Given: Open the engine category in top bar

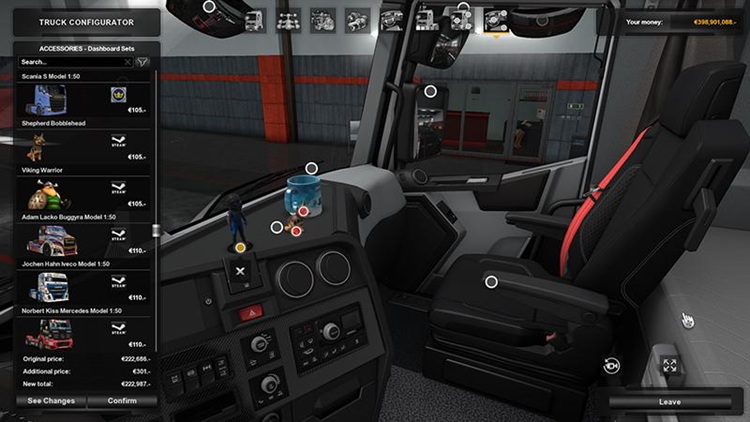Looking at the screenshot, I should coord(322,19).
